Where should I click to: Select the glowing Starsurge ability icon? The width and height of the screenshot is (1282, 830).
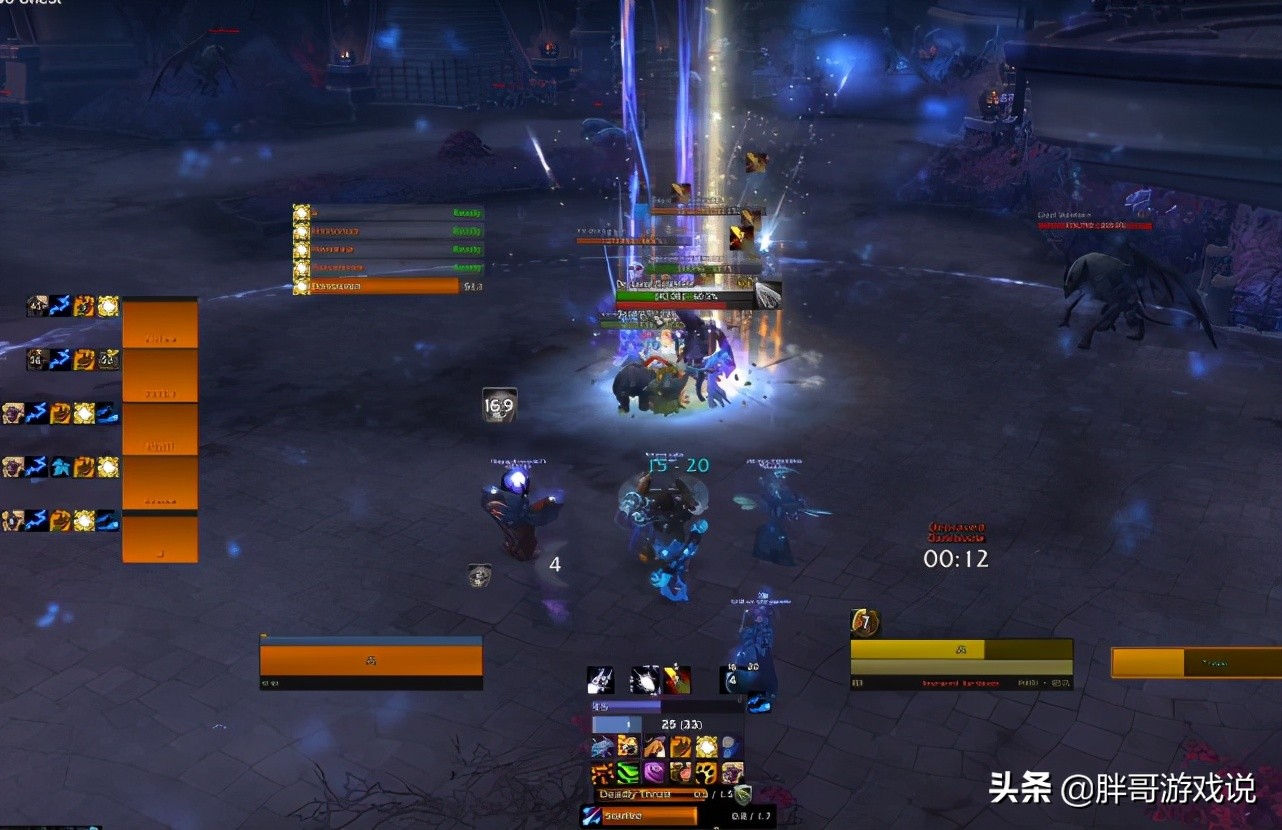(x=706, y=747)
